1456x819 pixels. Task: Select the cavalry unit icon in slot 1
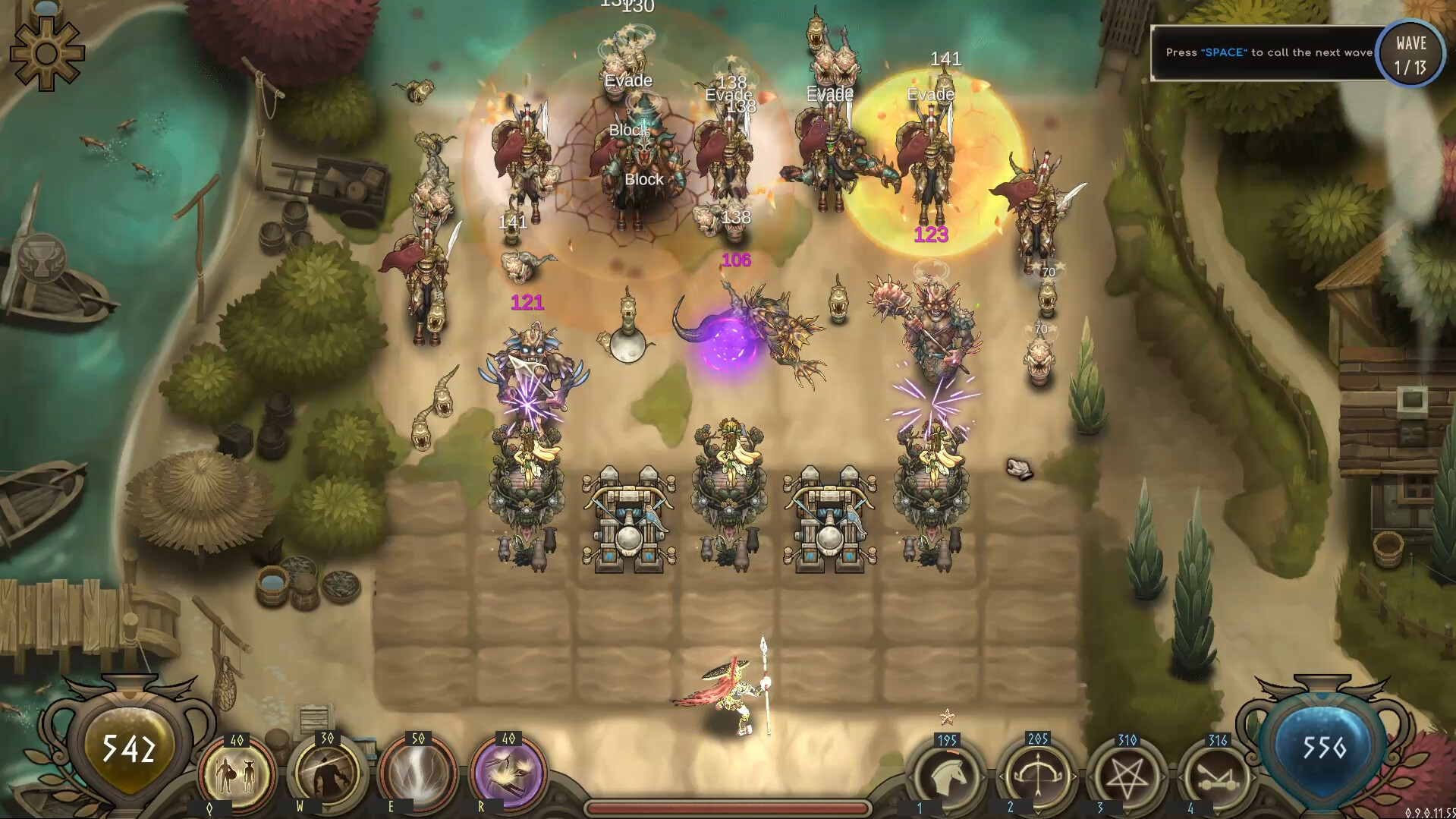[x=947, y=776]
